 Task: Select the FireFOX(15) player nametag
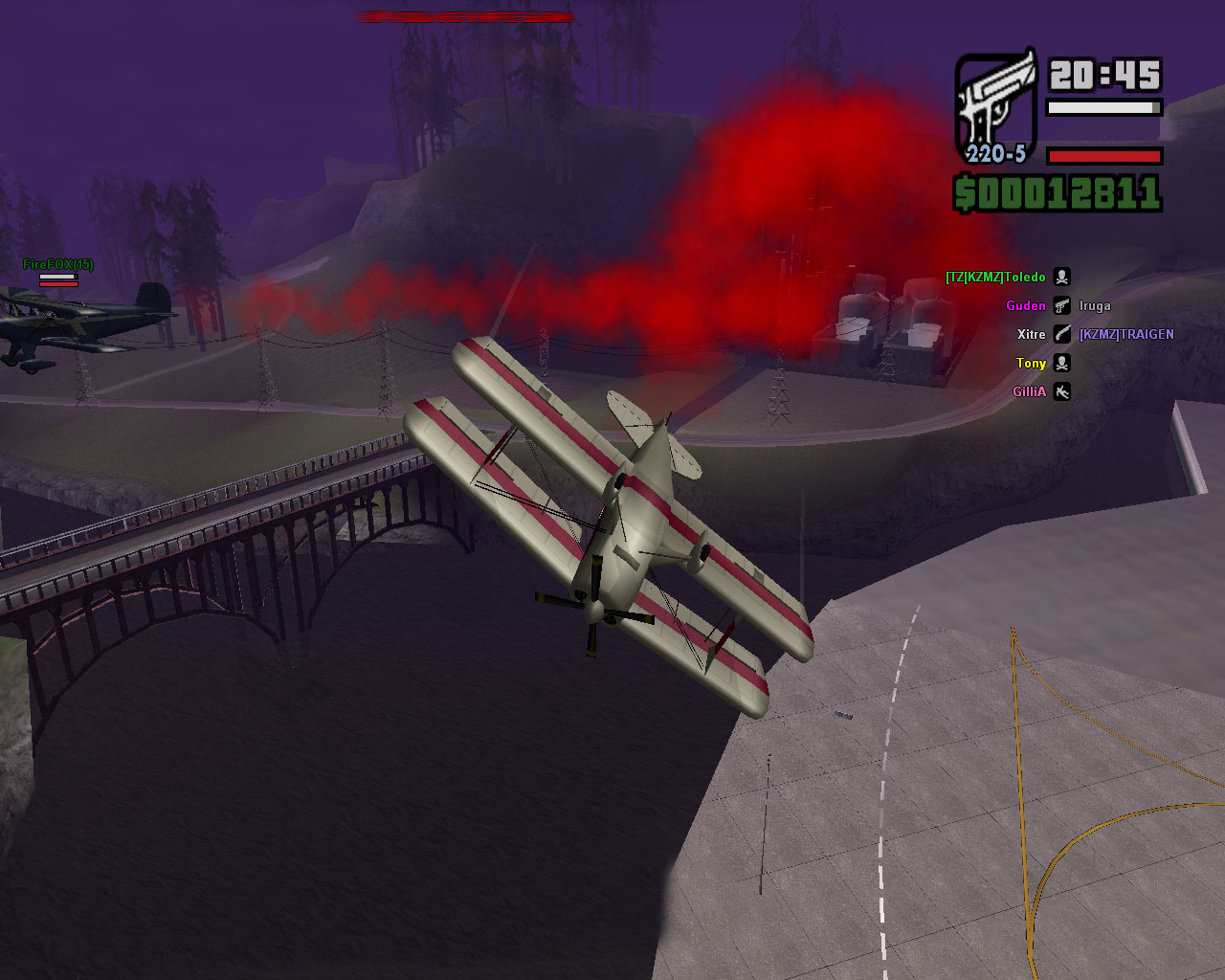tap(58, 264)
